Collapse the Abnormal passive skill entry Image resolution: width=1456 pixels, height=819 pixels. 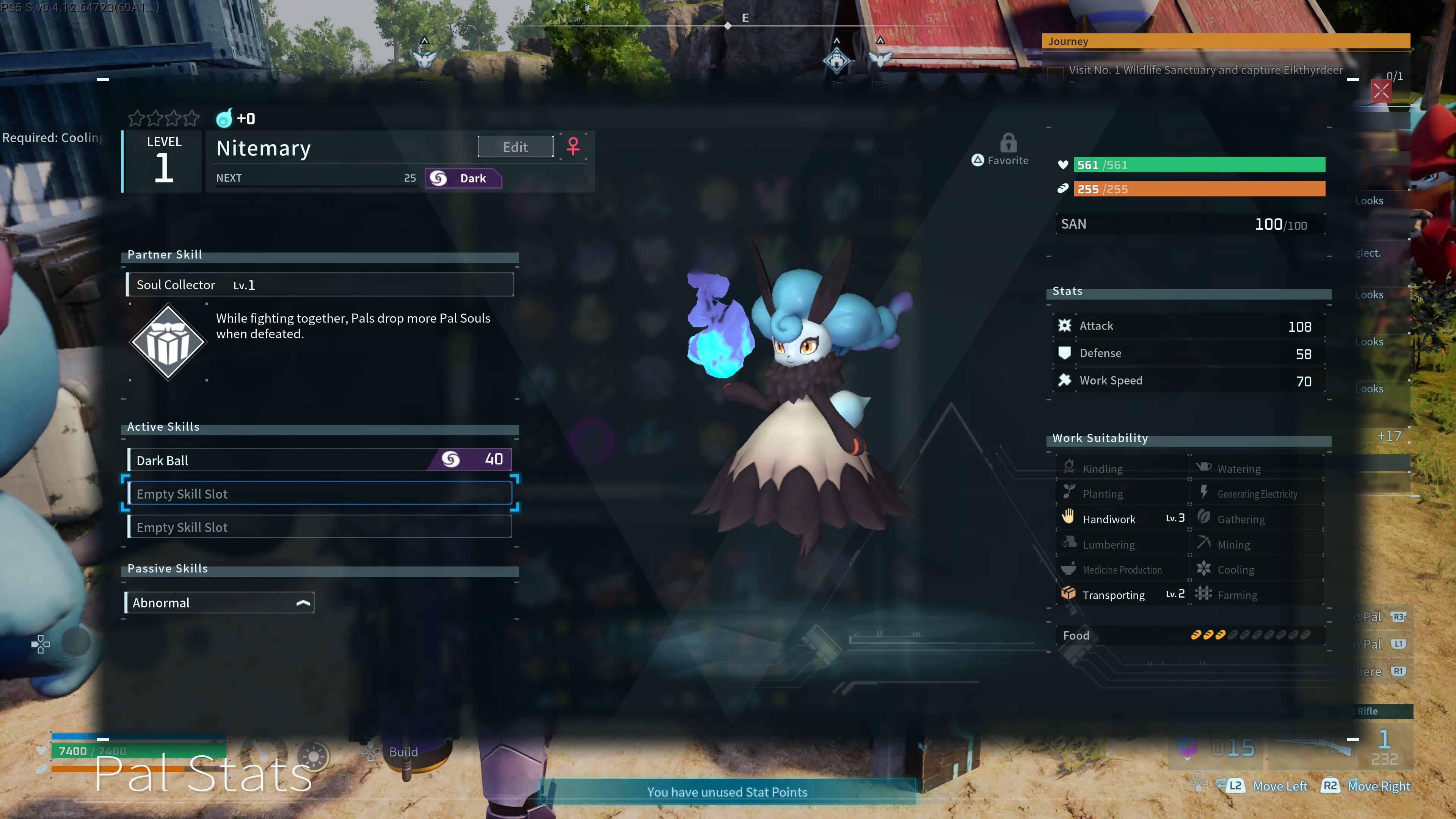(303, 602)
